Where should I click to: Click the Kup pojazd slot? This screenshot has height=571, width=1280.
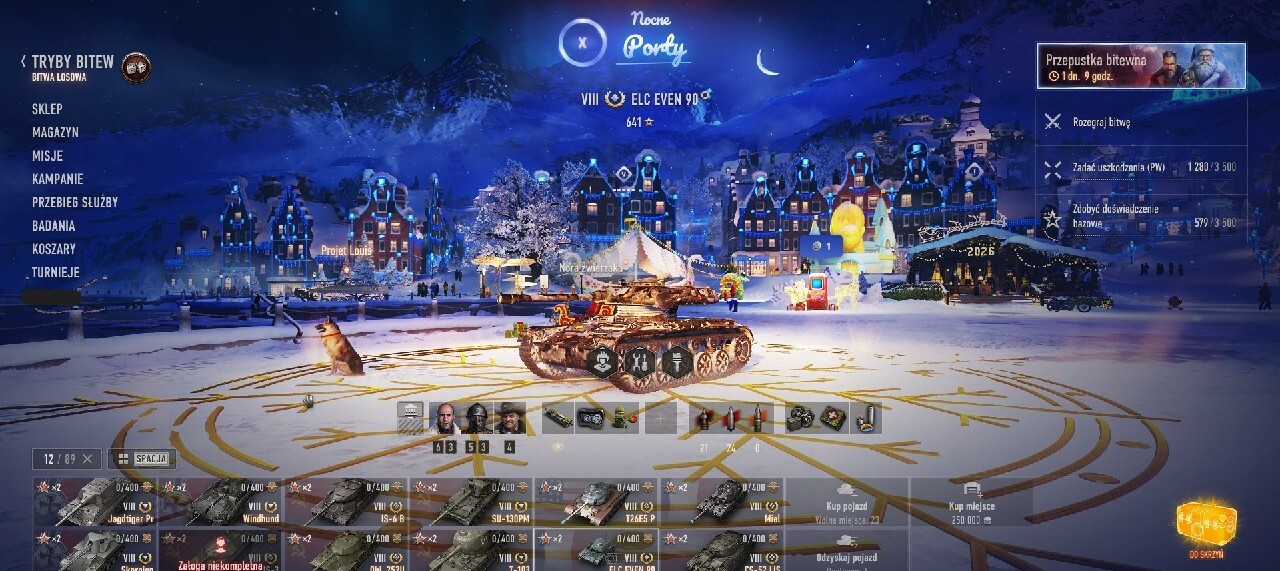(x=847, y=502)
